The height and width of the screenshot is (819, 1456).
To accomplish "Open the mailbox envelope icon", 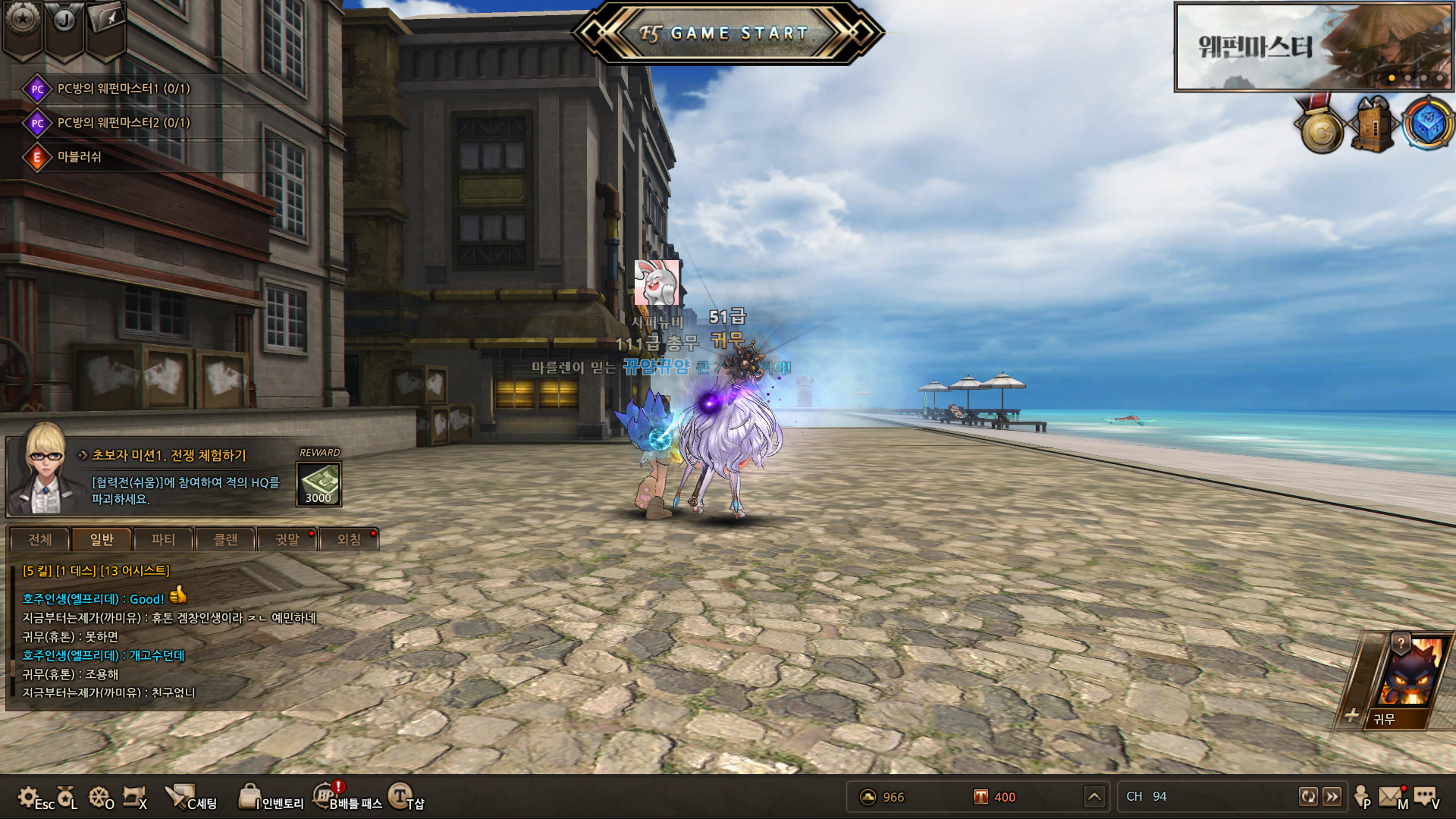I will click(x=1390, y=796).
